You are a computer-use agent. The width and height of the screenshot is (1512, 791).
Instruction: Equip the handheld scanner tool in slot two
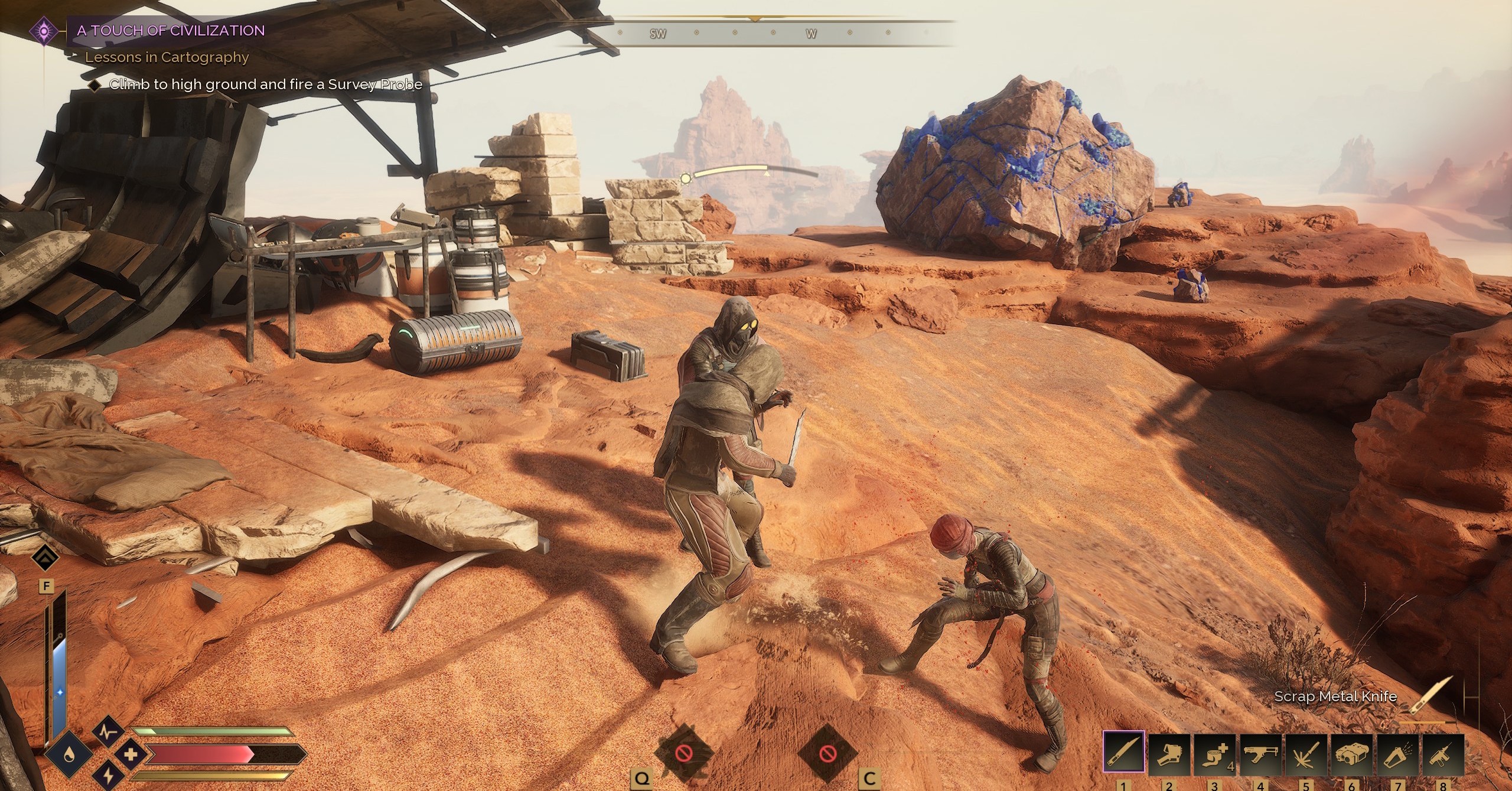1170,753
